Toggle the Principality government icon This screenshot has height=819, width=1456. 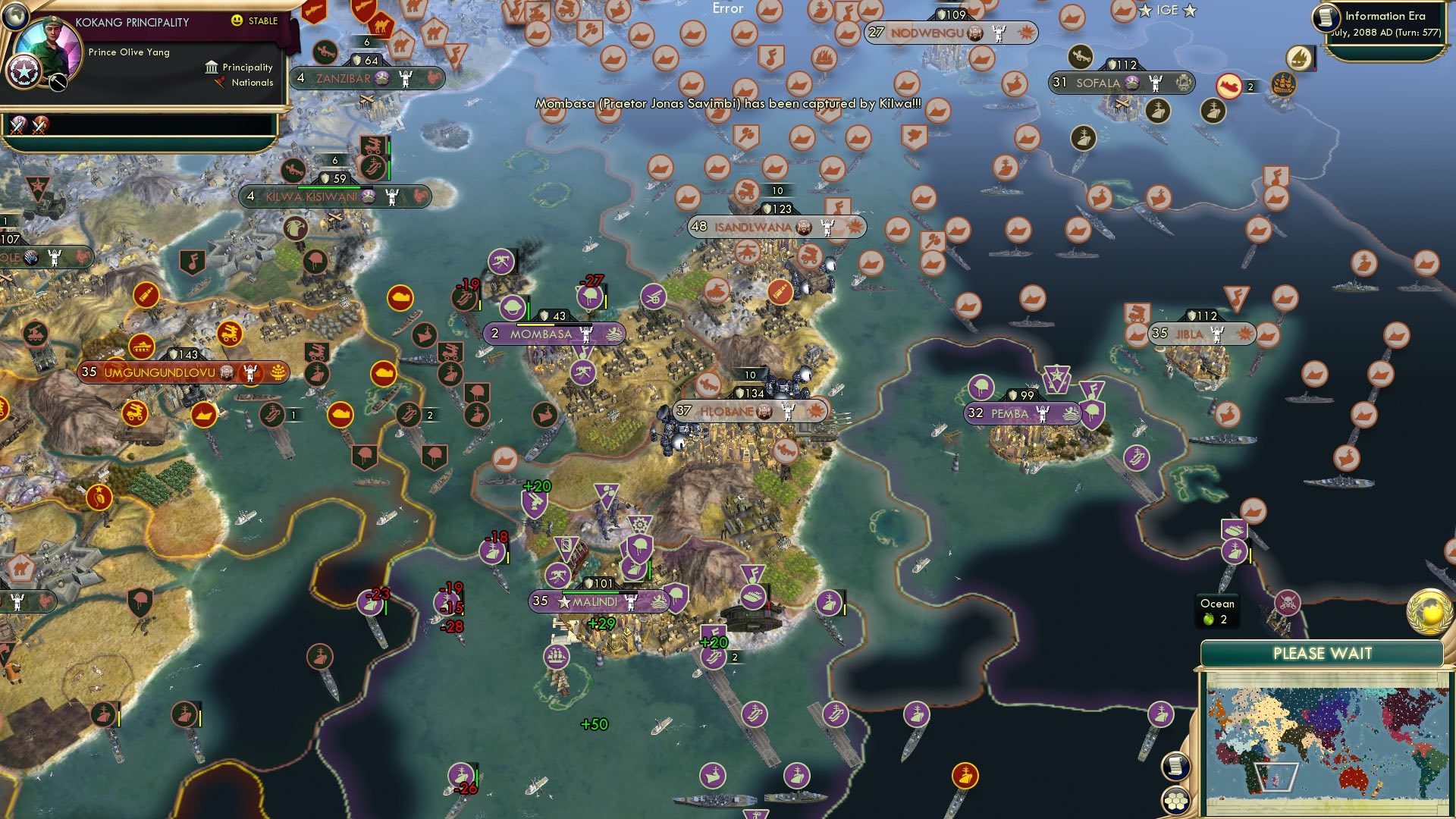click(211, 67)
